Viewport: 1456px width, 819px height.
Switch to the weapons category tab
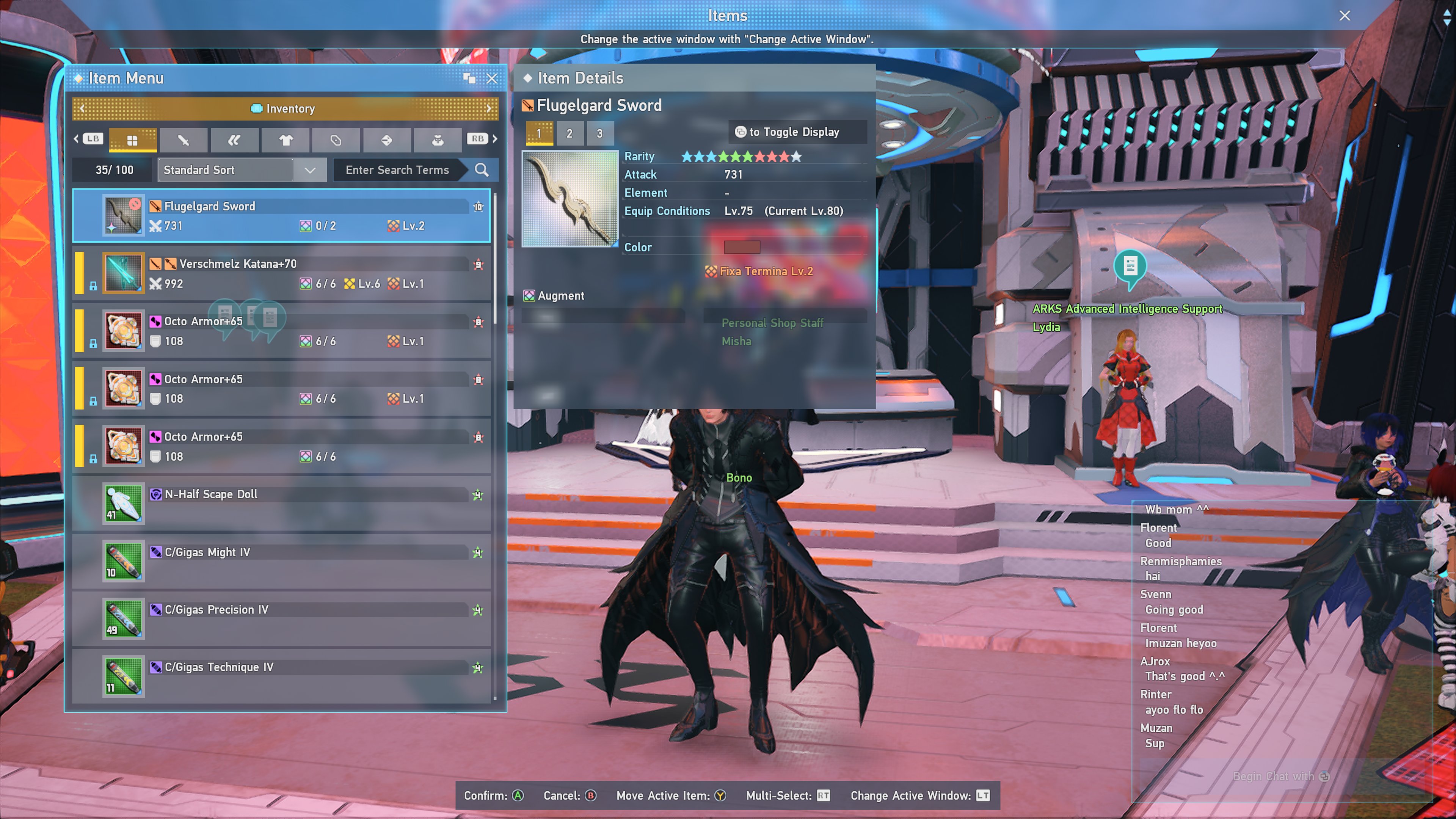tap(184, 140)
